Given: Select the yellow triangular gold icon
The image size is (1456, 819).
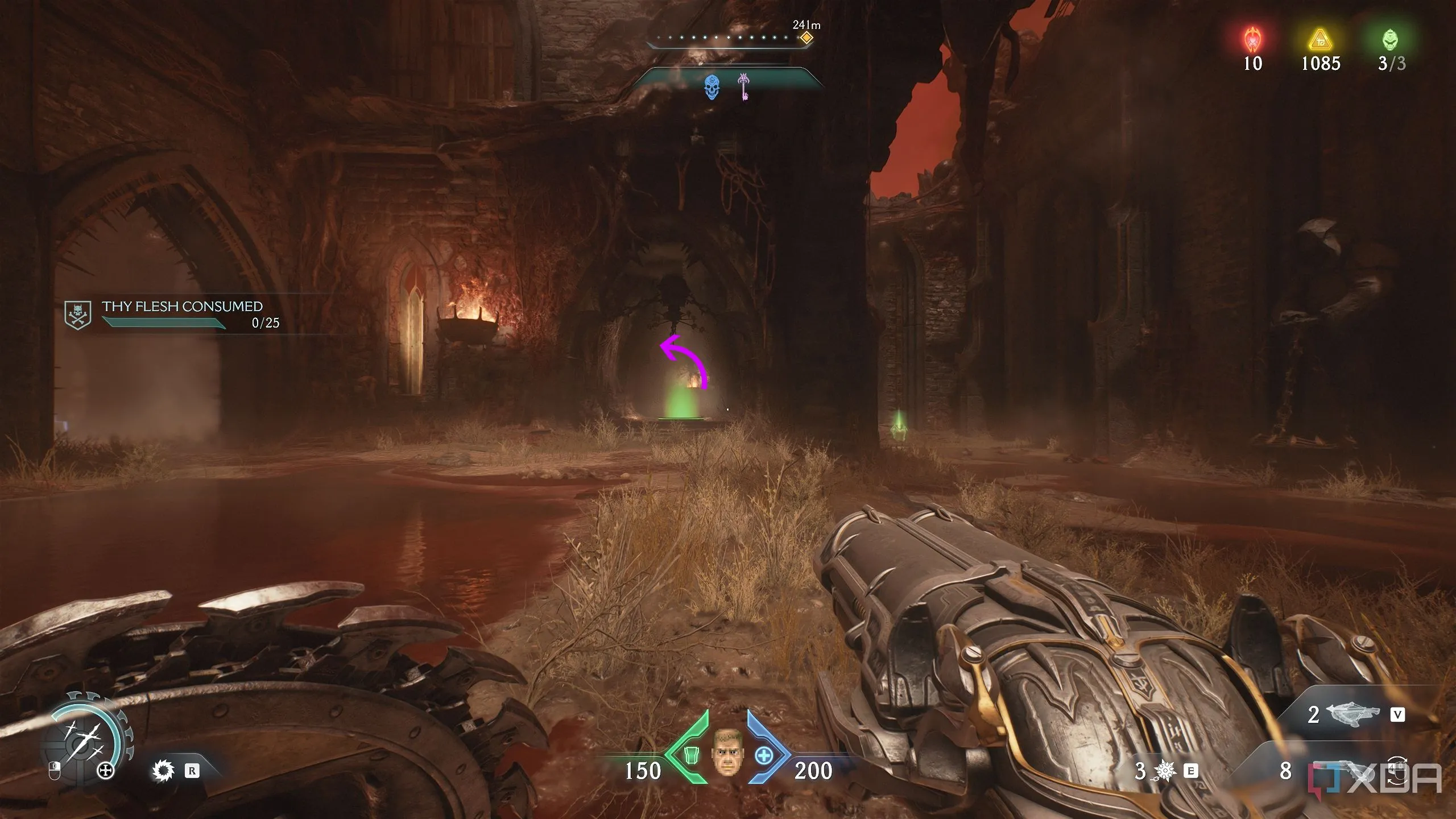Looking at the screenshot, I should (x=1321, y=40).
